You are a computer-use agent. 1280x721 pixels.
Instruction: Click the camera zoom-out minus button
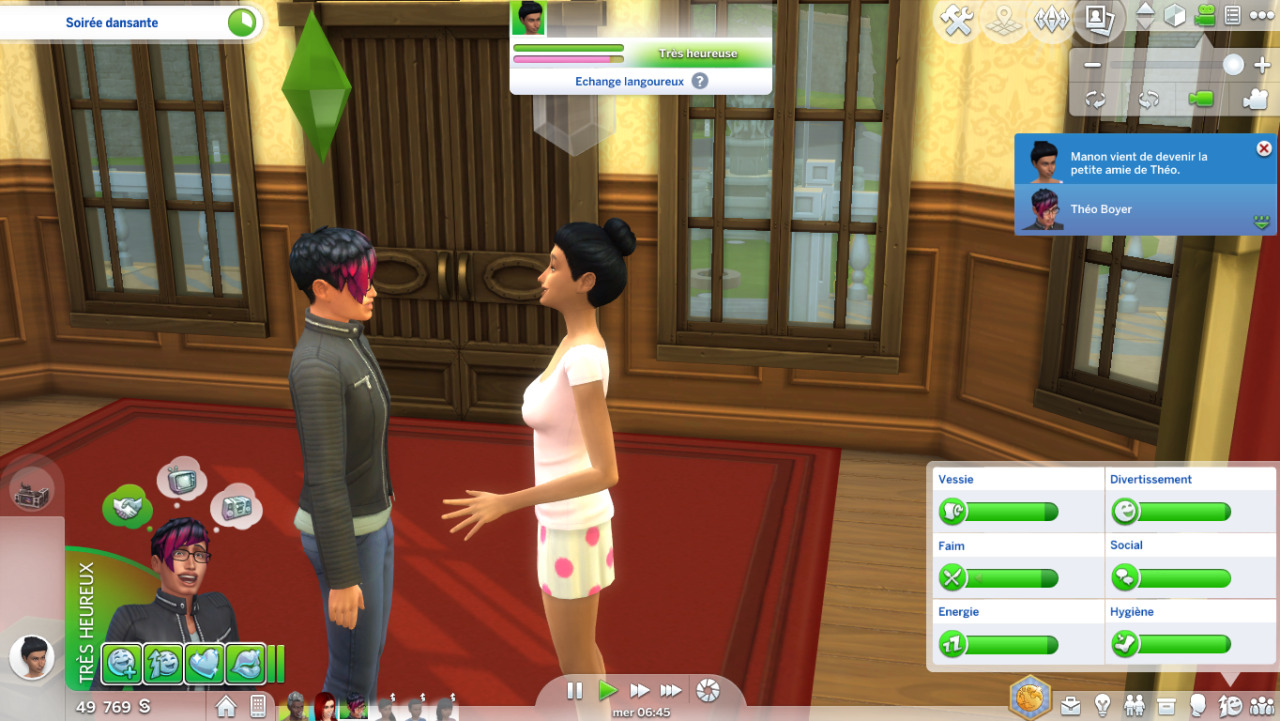(1092, 65)
